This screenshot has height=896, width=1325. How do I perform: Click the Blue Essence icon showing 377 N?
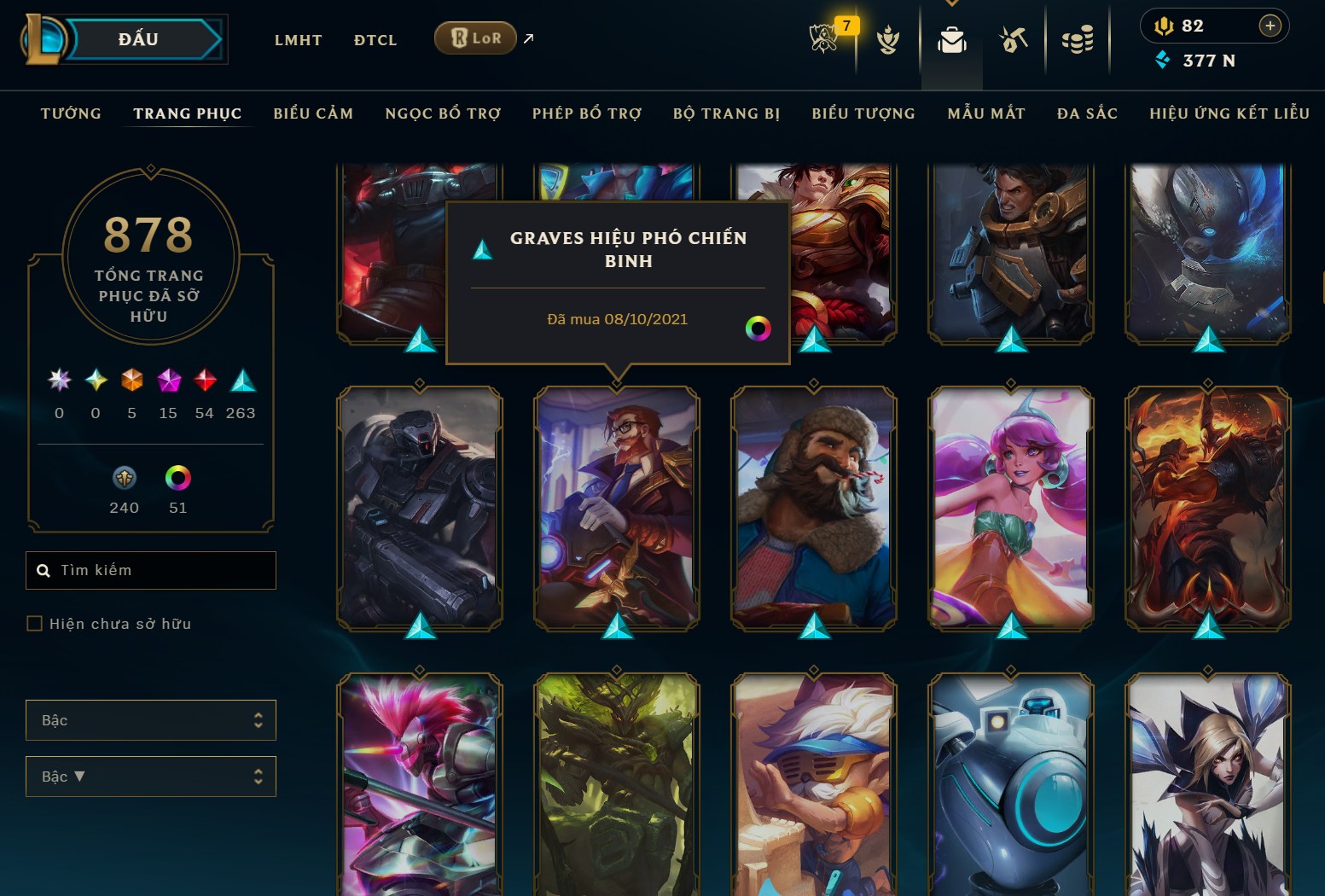[x=1165, y=61]
